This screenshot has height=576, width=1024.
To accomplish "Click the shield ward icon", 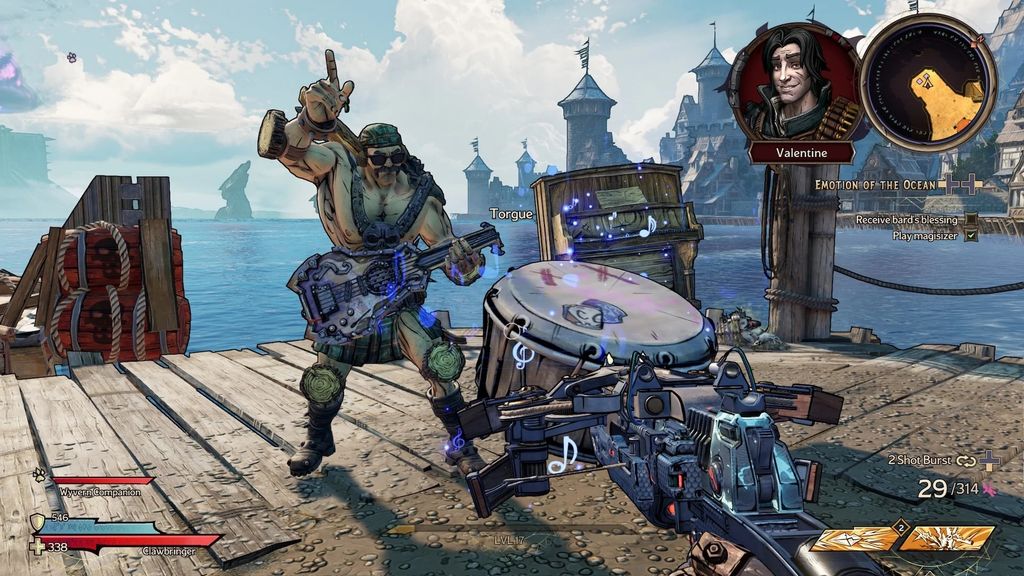I will tap(37, 521).
